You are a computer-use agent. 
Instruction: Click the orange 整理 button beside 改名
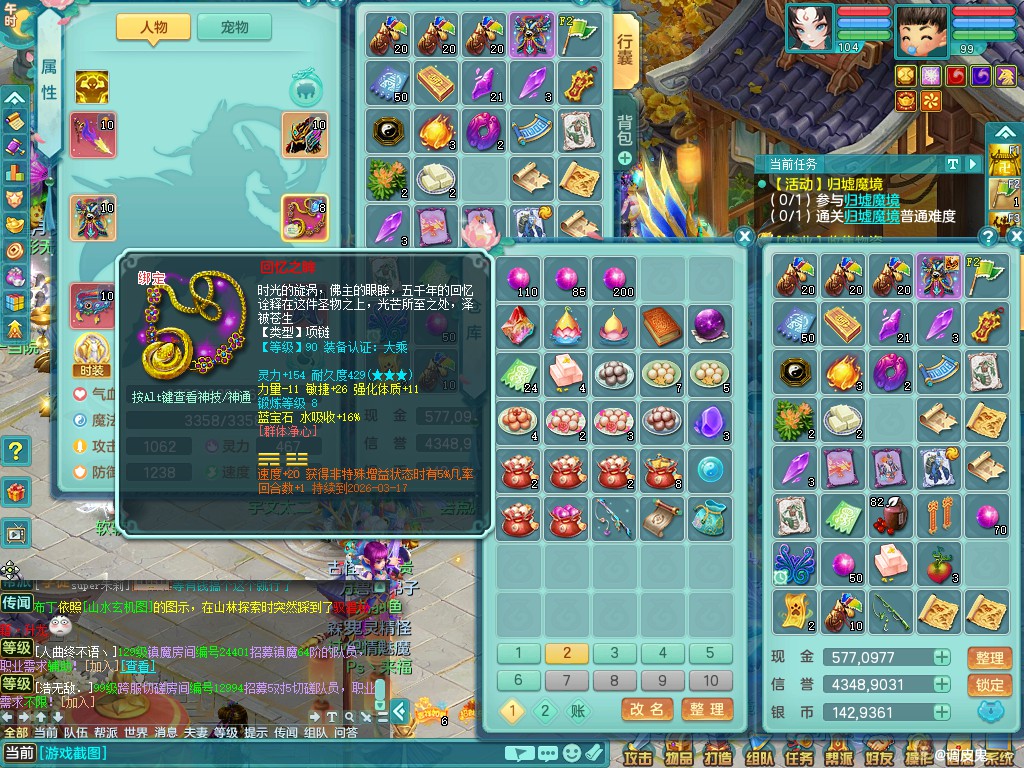[706, 709]
